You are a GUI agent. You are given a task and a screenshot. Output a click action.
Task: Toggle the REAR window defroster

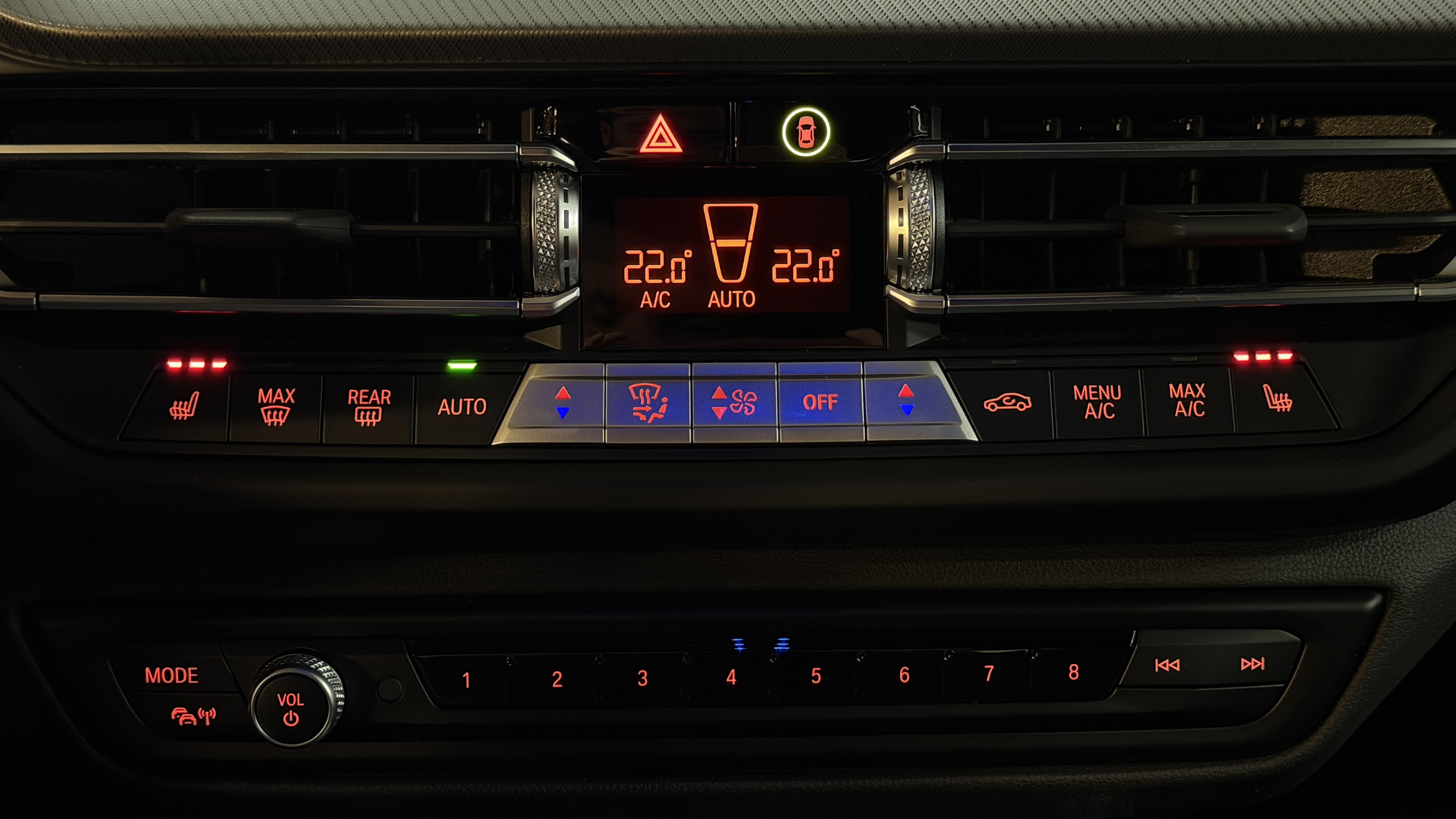click(x=369, y=406)
